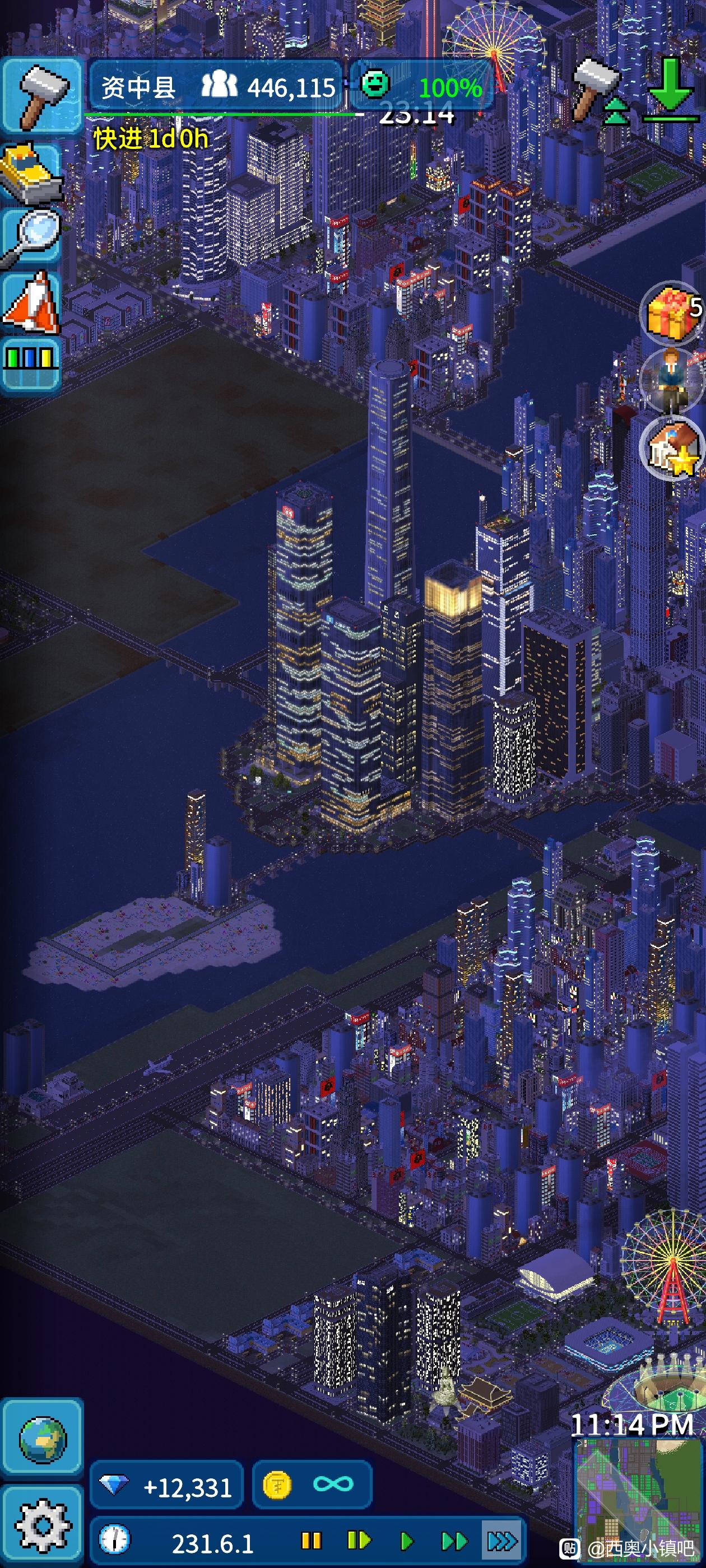Open the gold coin budget panel

(312, 1485)
